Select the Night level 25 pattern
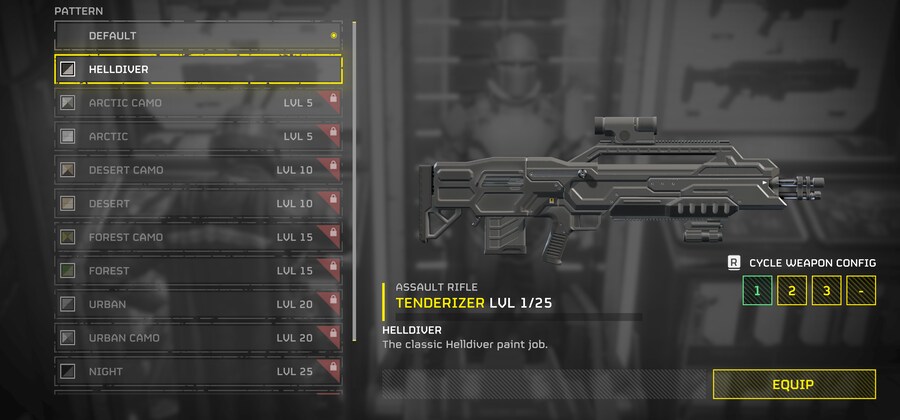Viewport: 900px width, 420px height. (x=197, y=371)
